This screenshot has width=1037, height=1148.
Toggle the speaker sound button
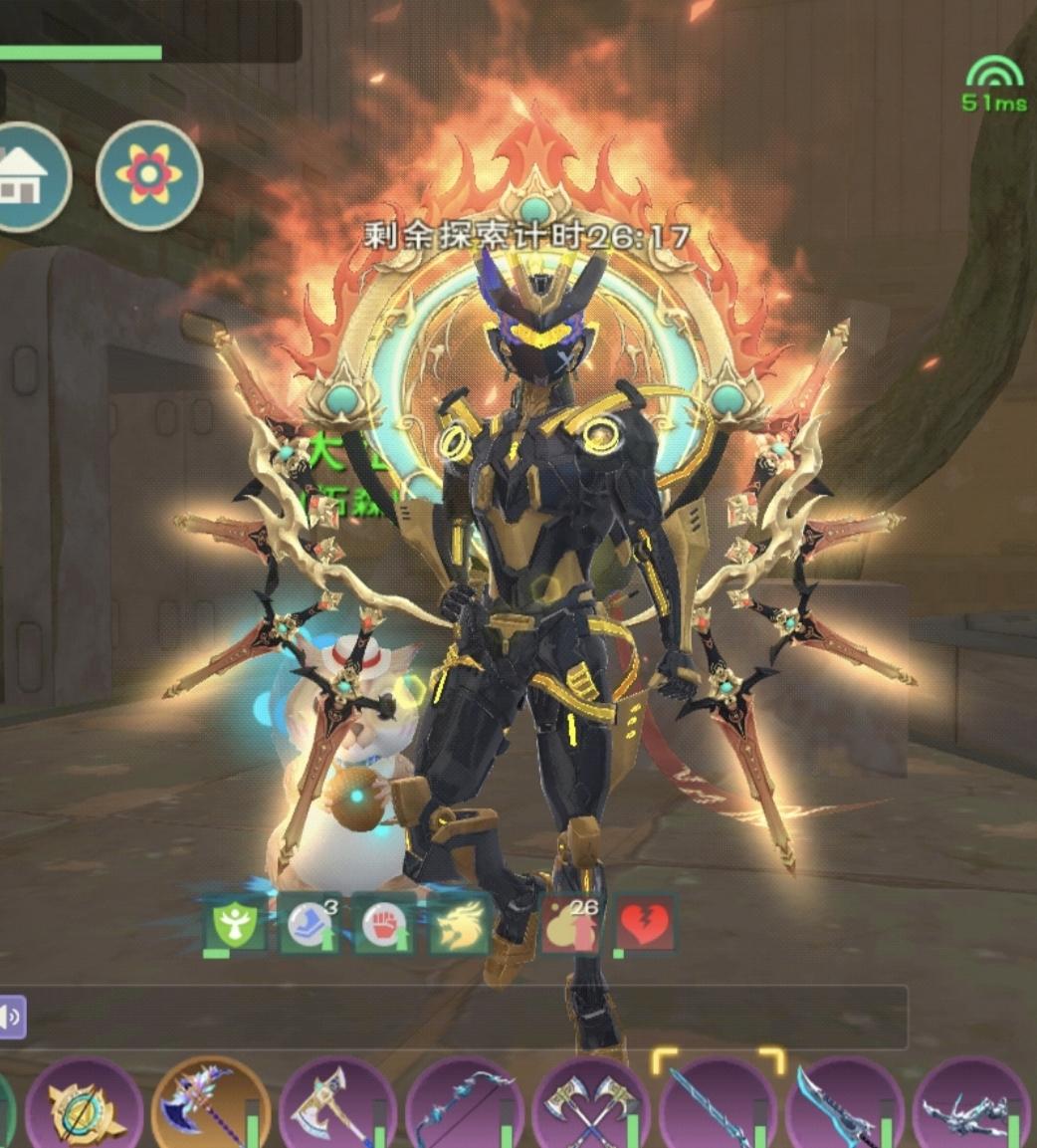coord(12,1017)
